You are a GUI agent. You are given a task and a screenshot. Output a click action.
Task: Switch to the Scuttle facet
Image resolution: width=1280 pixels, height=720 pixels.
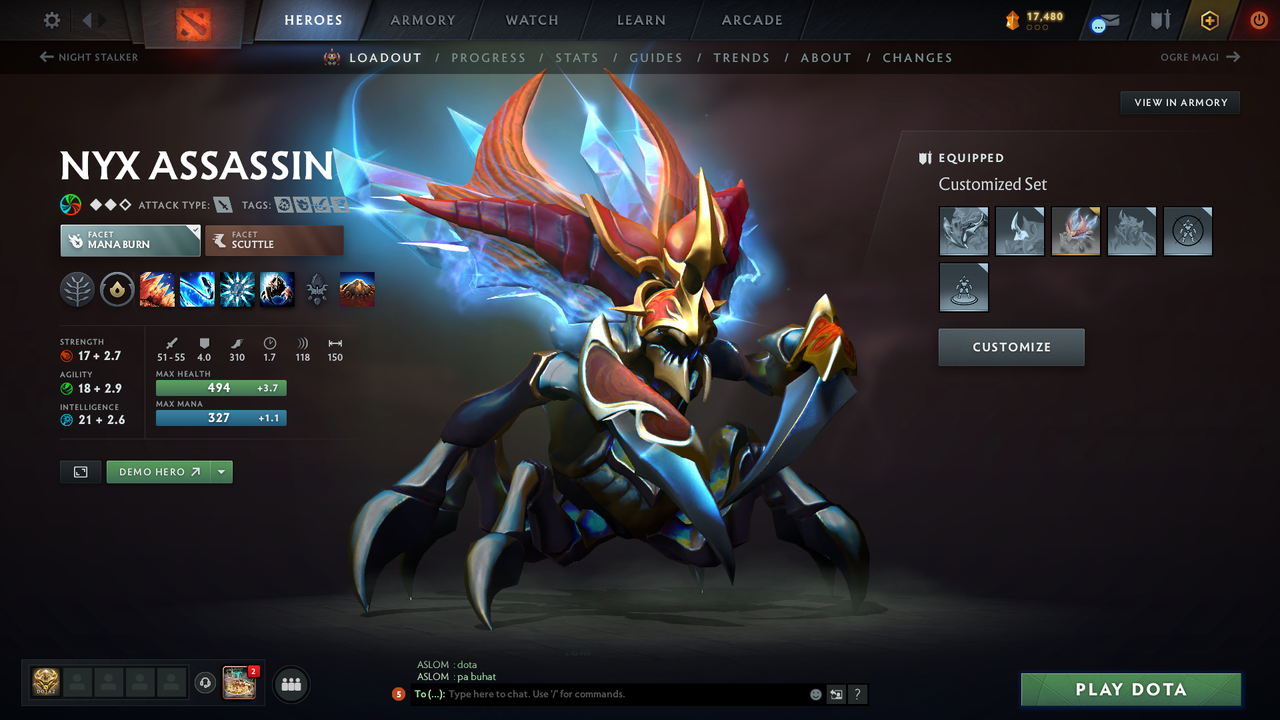[x=274, y=240]
